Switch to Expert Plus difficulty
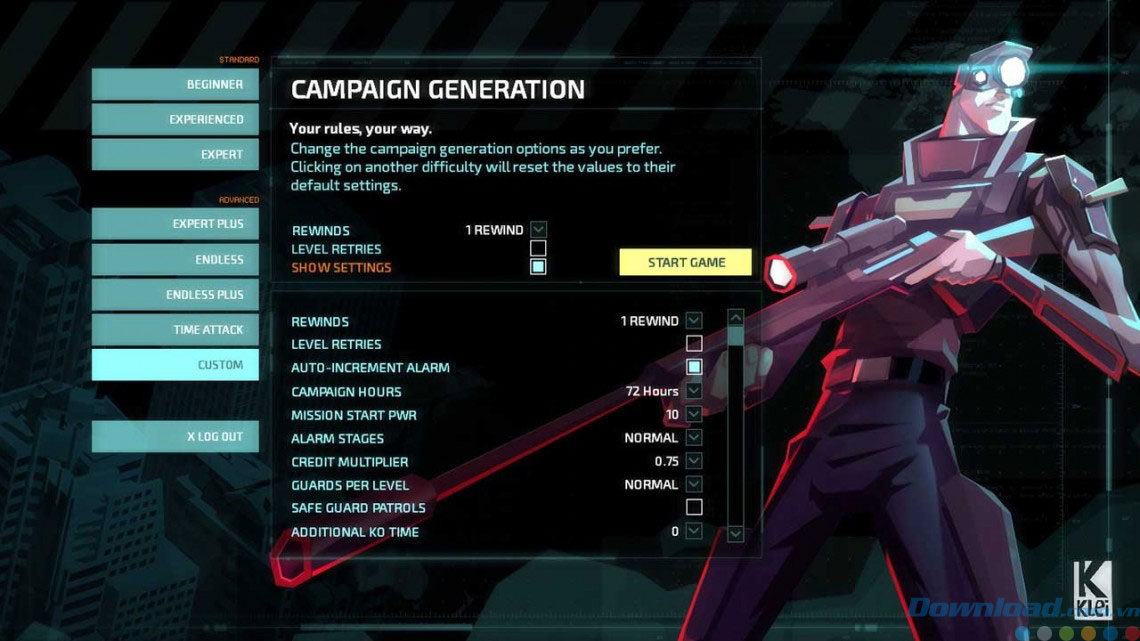Image resolution: width=1140 pixels, height=641 pixels. point(175,224)
